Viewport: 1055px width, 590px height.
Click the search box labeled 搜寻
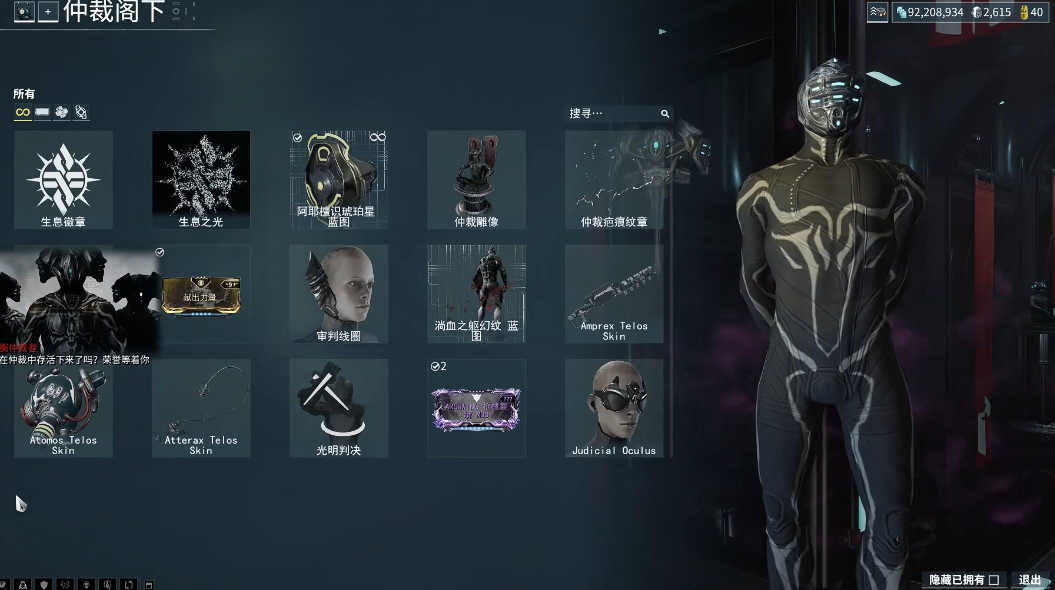coord(613,114)
